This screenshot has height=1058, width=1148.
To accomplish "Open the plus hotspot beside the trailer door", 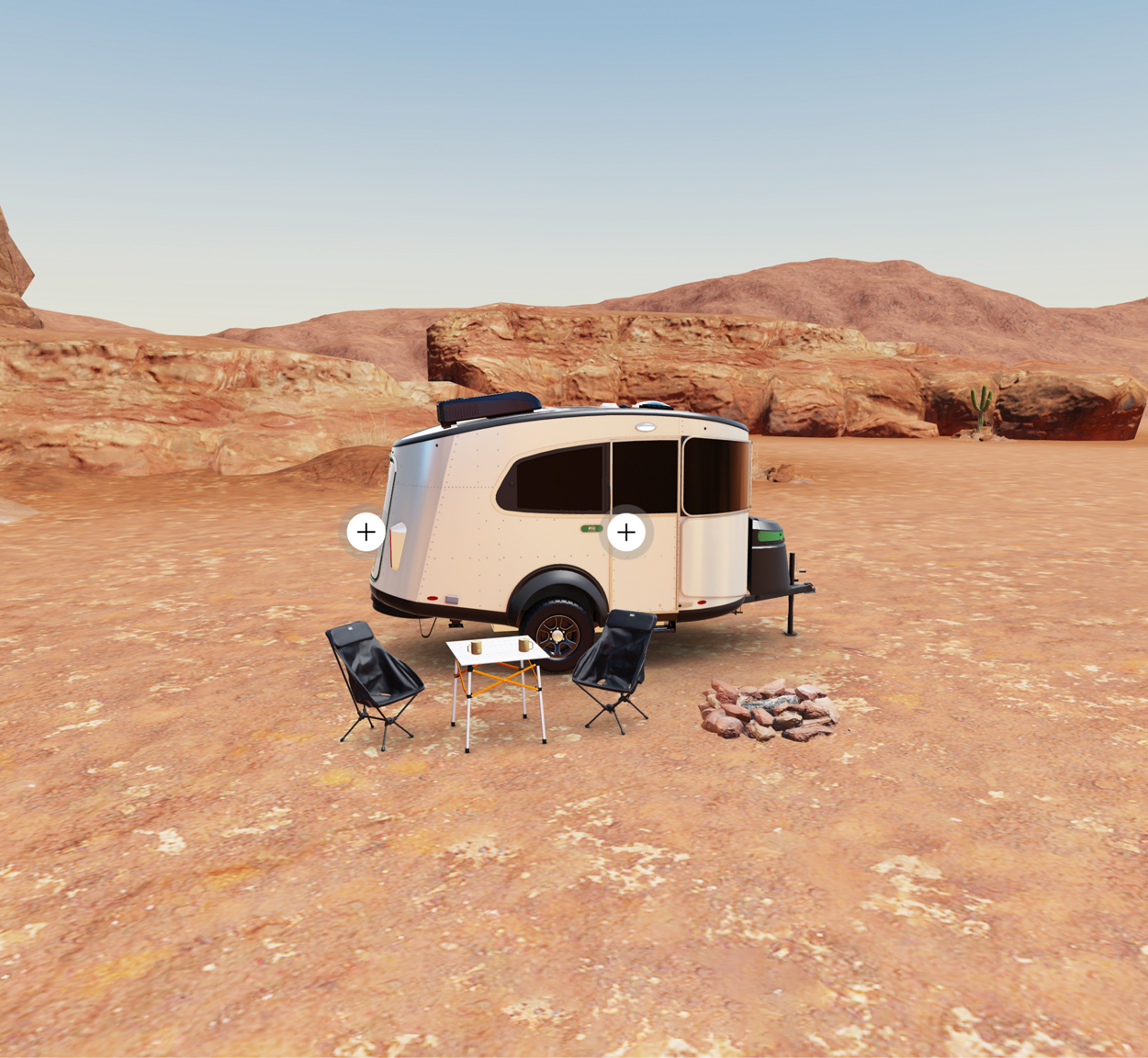I will tap(626, 532).
